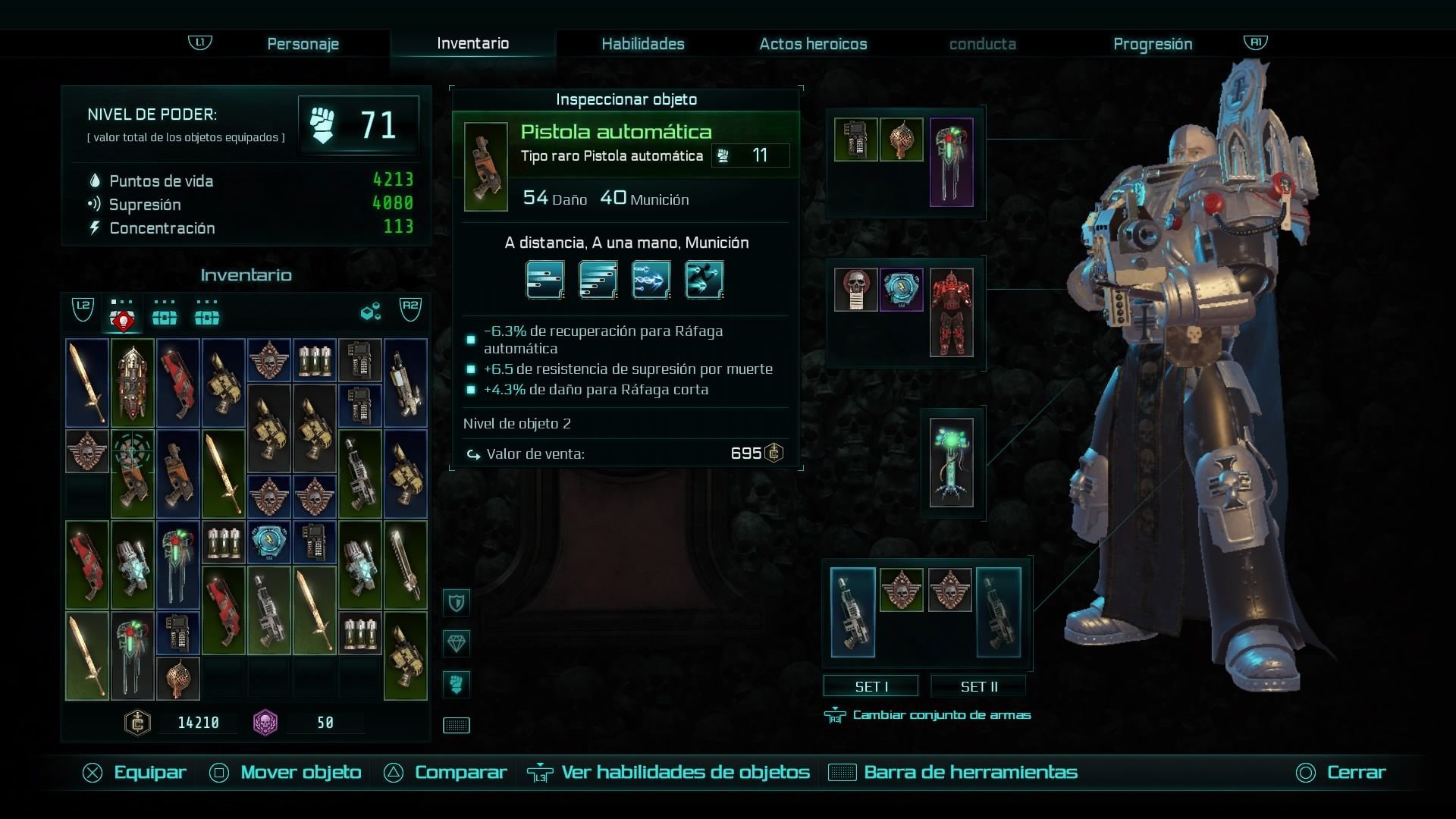Screen dimensions: 1456x819
Task: Select the blue hexagon lightning item
Action: point(268,541)
